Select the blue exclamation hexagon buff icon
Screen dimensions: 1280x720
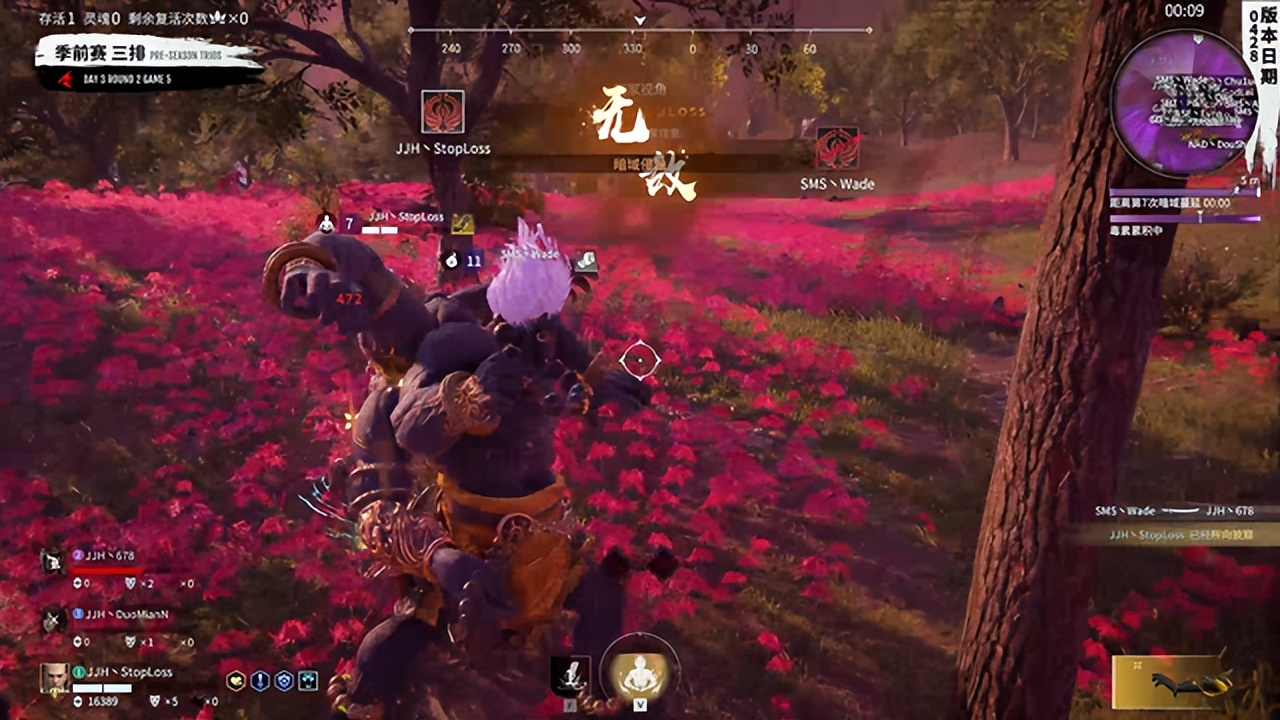260,681
